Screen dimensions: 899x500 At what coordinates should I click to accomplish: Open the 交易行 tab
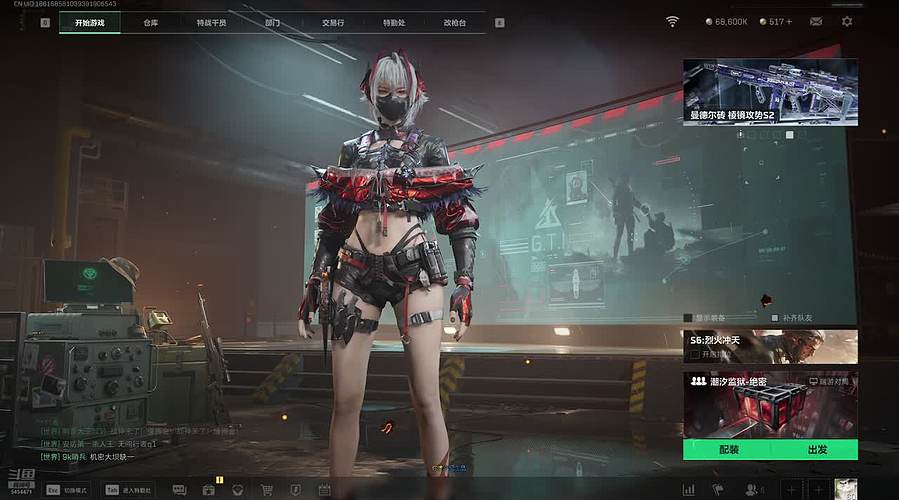pos(333,22)
